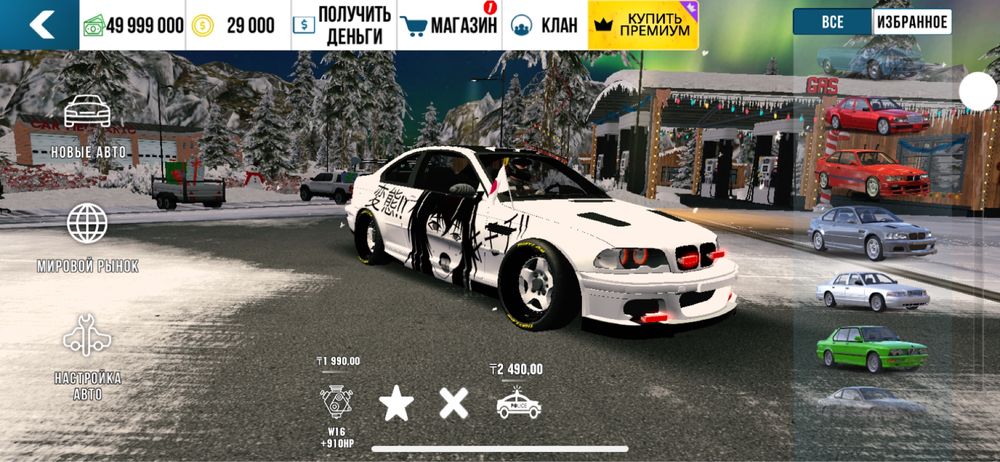
Task: Buy the W16 +910HP engine upgrade
Action: [x=338, y=402]
